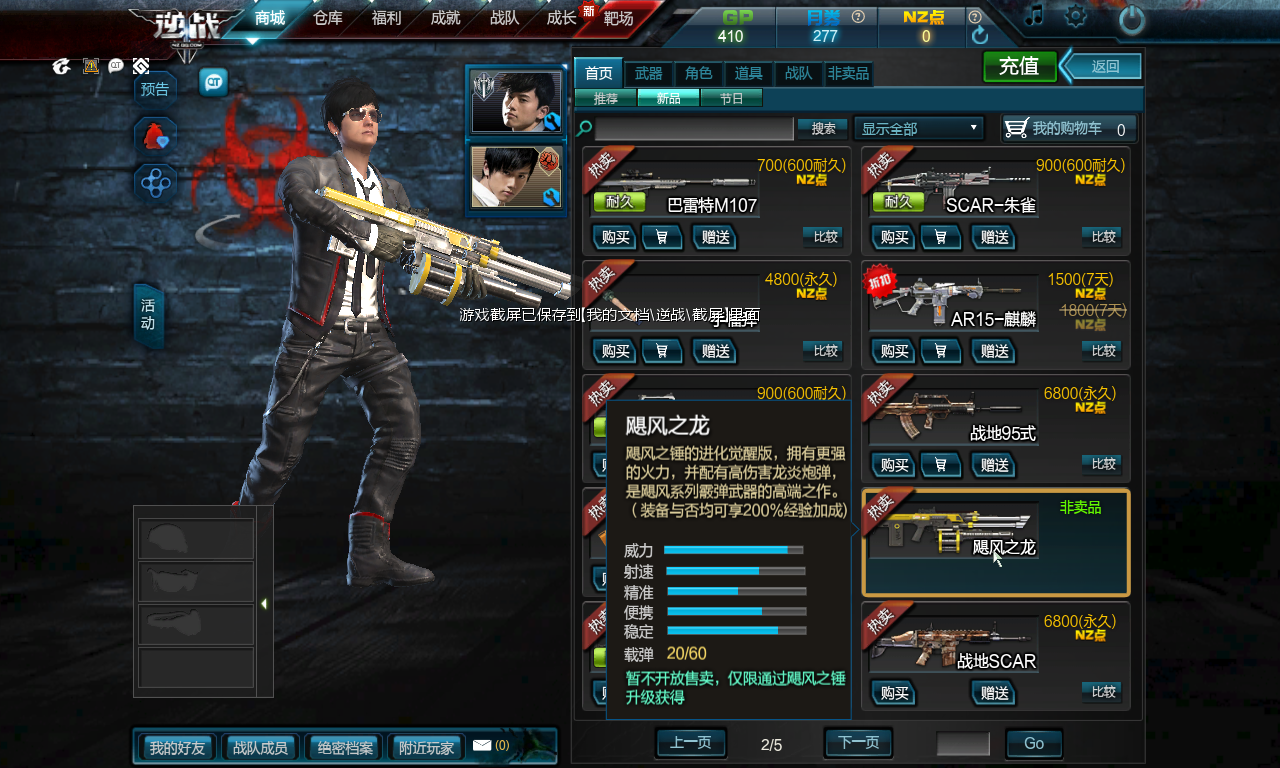1280x768 pixels.
Task: Click the 搜索 search button
Action: click(x=823, y=129)
